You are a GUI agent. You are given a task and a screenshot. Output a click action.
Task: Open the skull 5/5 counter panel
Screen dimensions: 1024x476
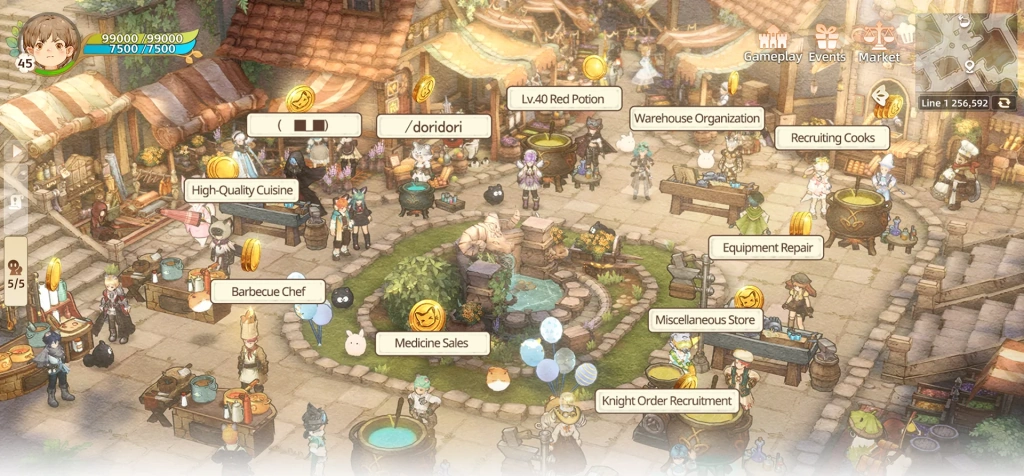tap(16, 270)
